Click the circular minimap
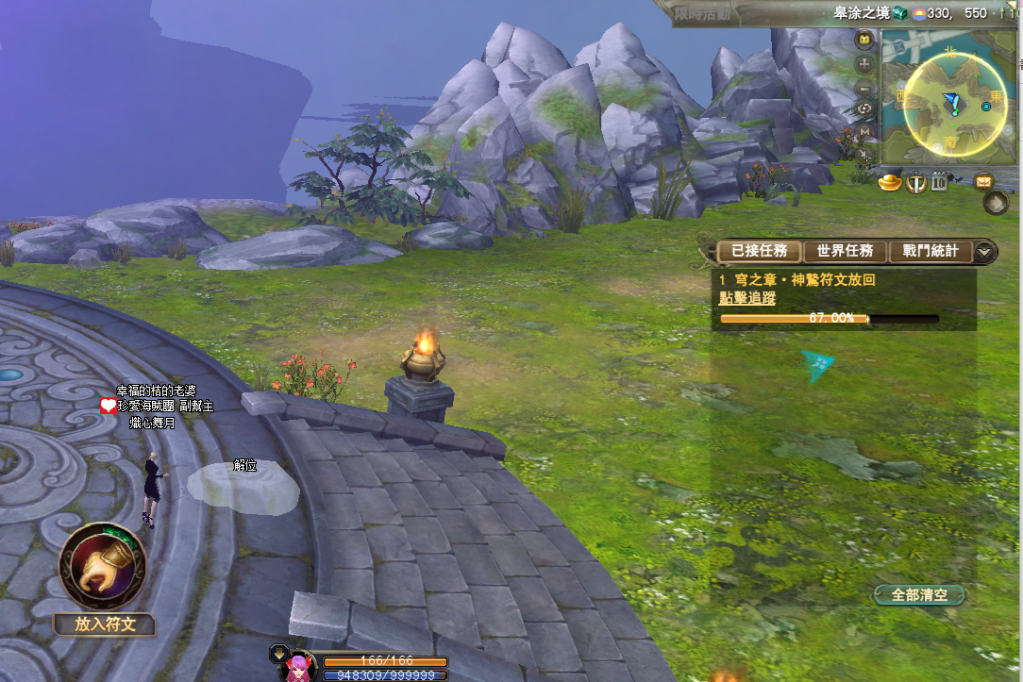1023x682 pixels. click(954, 103)
